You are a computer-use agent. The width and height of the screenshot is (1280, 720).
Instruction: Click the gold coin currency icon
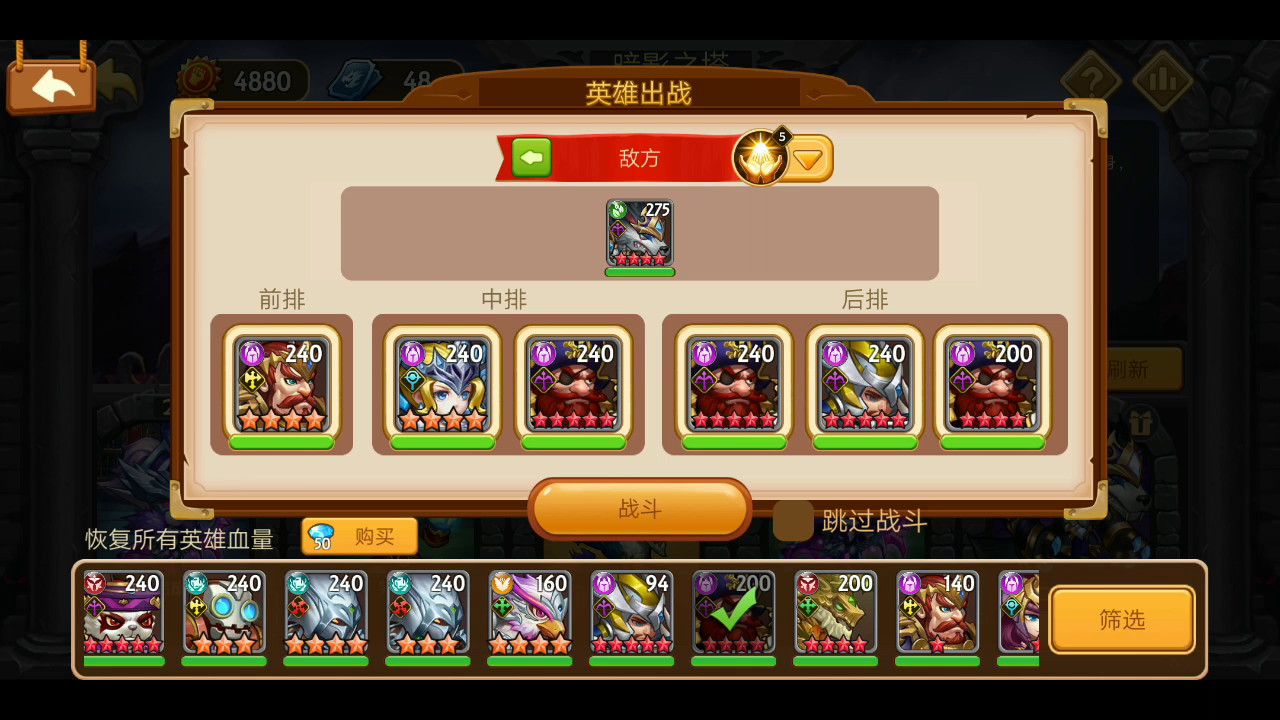coord(198,80)
